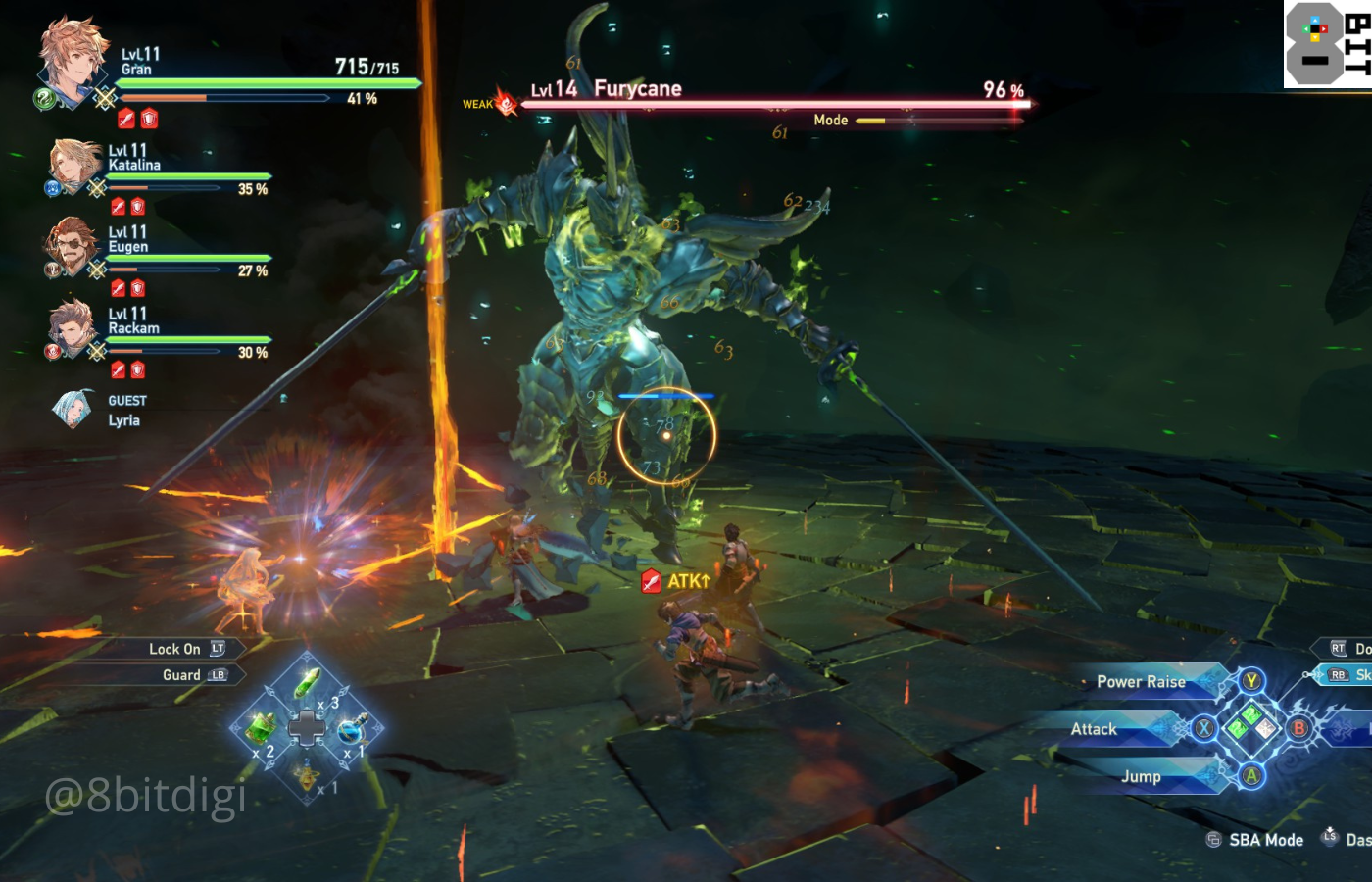
Task: Select the Furycane WEAK element icon
Action: [x=506, y=103]
